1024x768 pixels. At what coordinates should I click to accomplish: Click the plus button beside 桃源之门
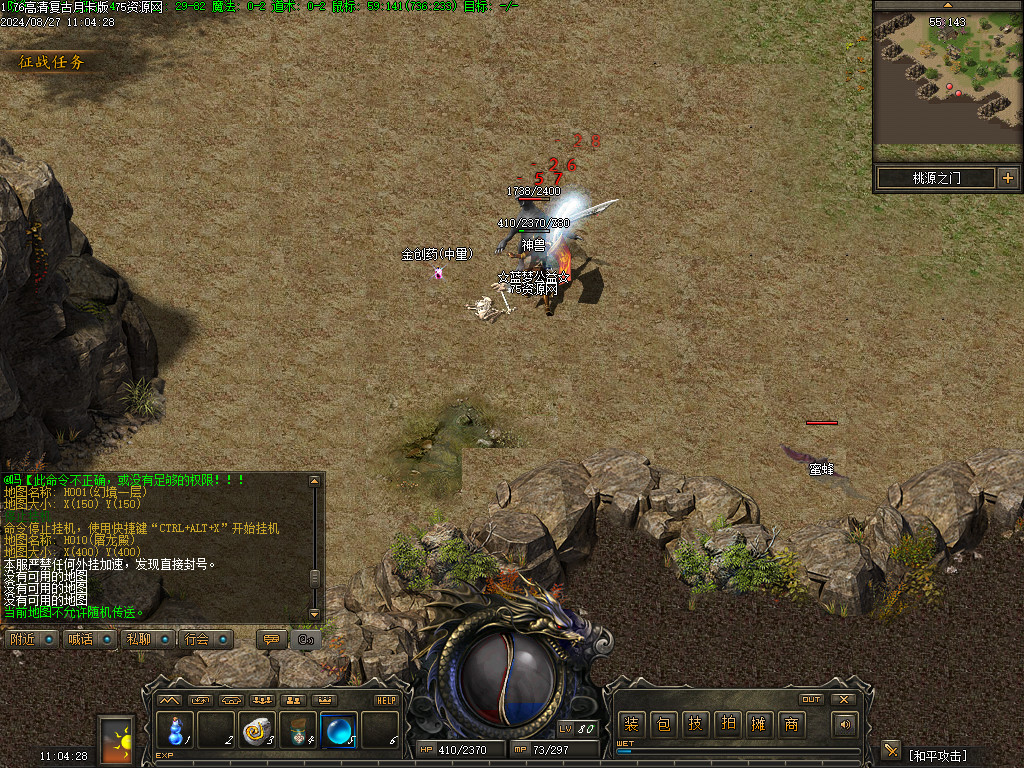pyautogui.click(x=1007, y=178)
